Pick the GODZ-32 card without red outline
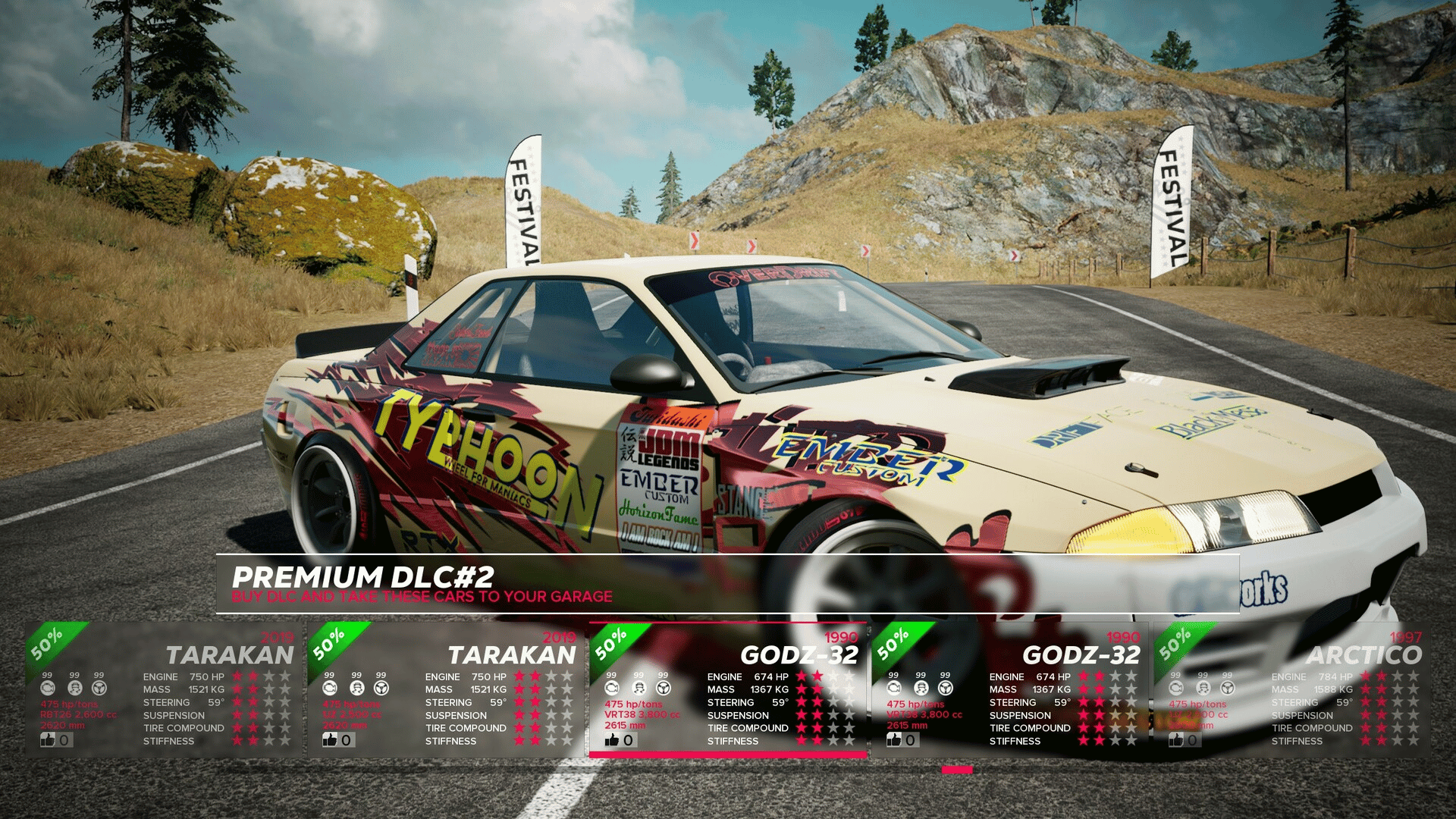 1010,690
